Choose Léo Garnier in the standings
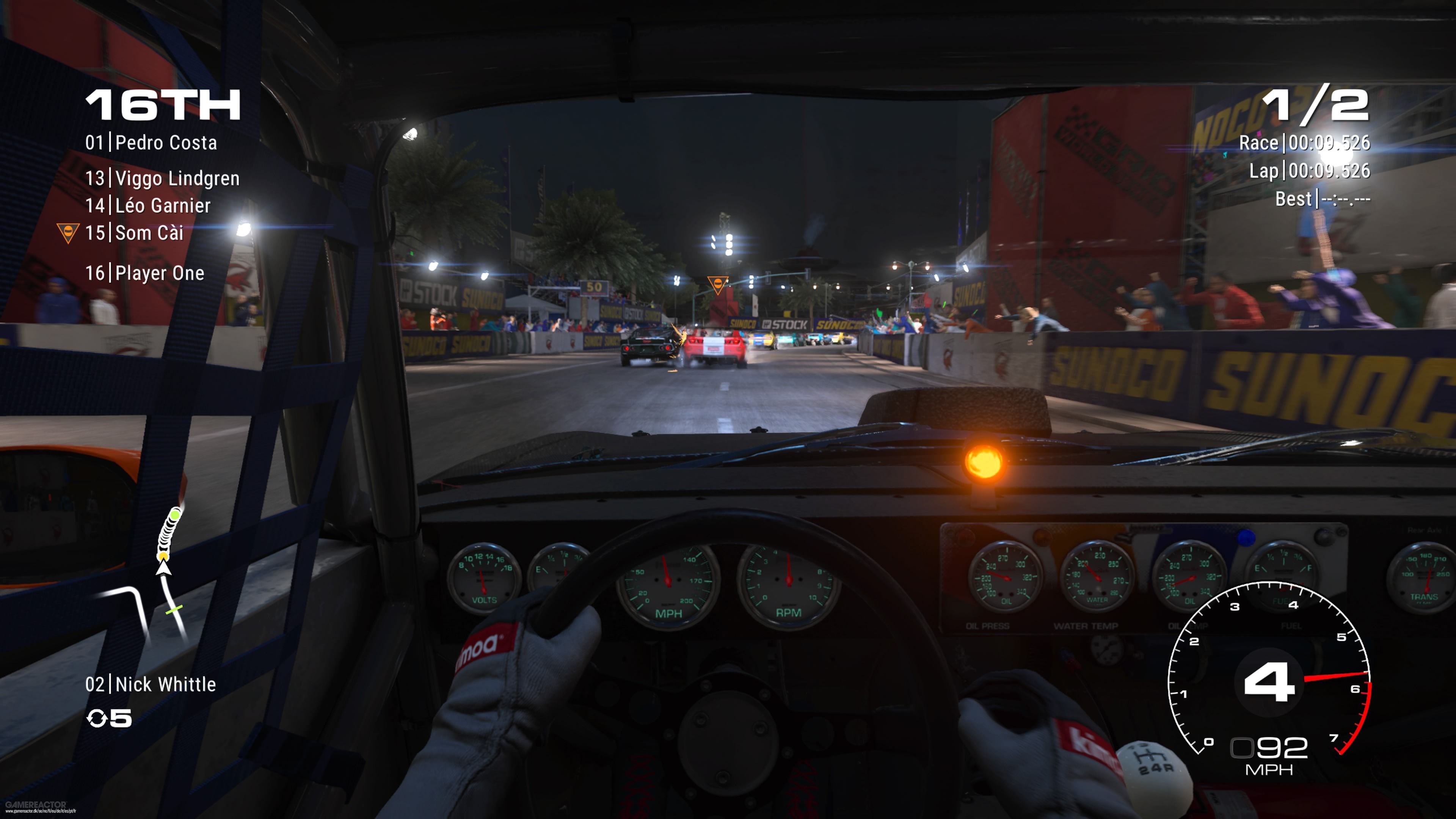This screenshot has height=819, width=1456. point(147,206)
